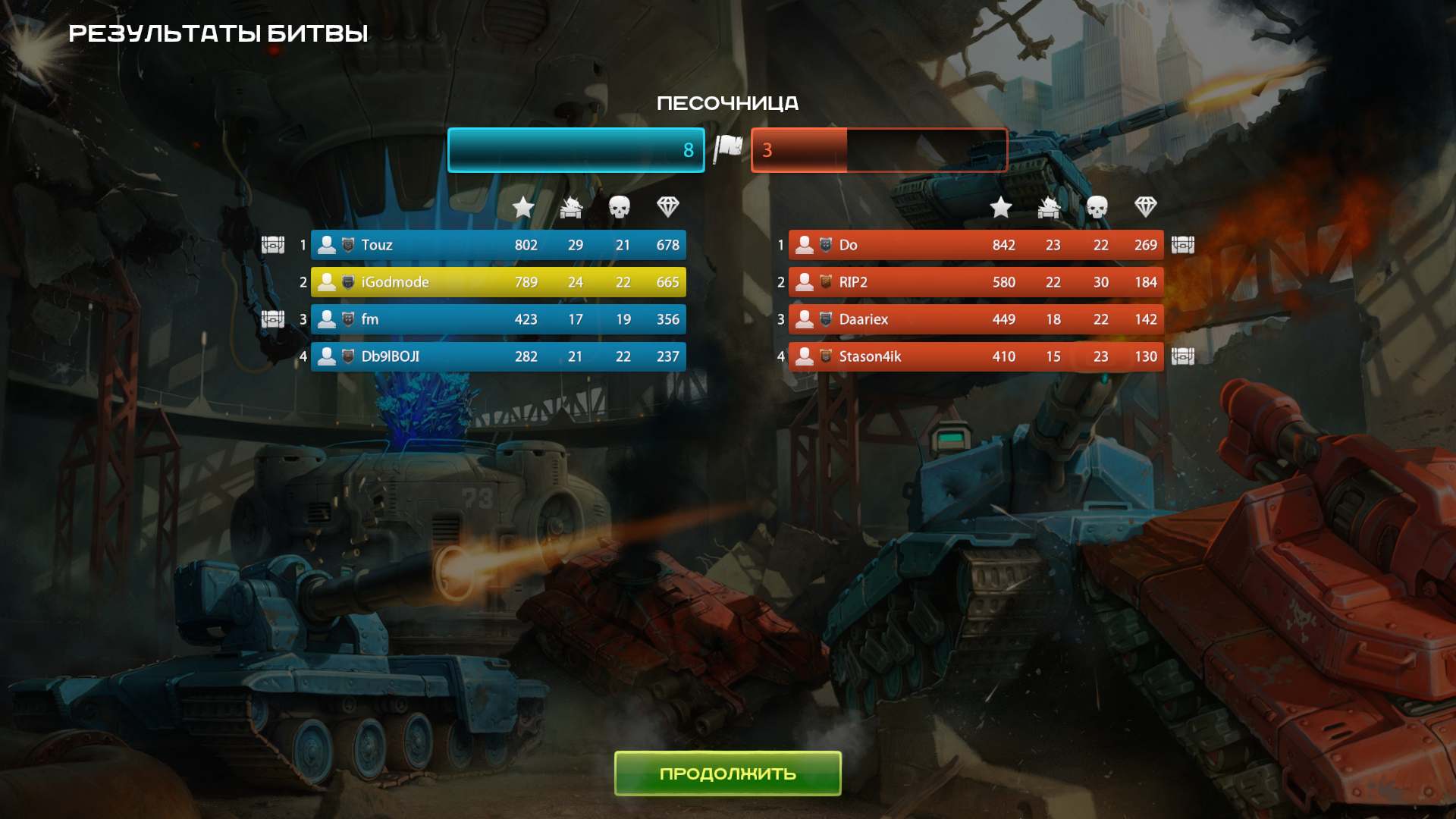Click the reward chest icon beside fm
1456x819 pixels.
tap(273, 319)
